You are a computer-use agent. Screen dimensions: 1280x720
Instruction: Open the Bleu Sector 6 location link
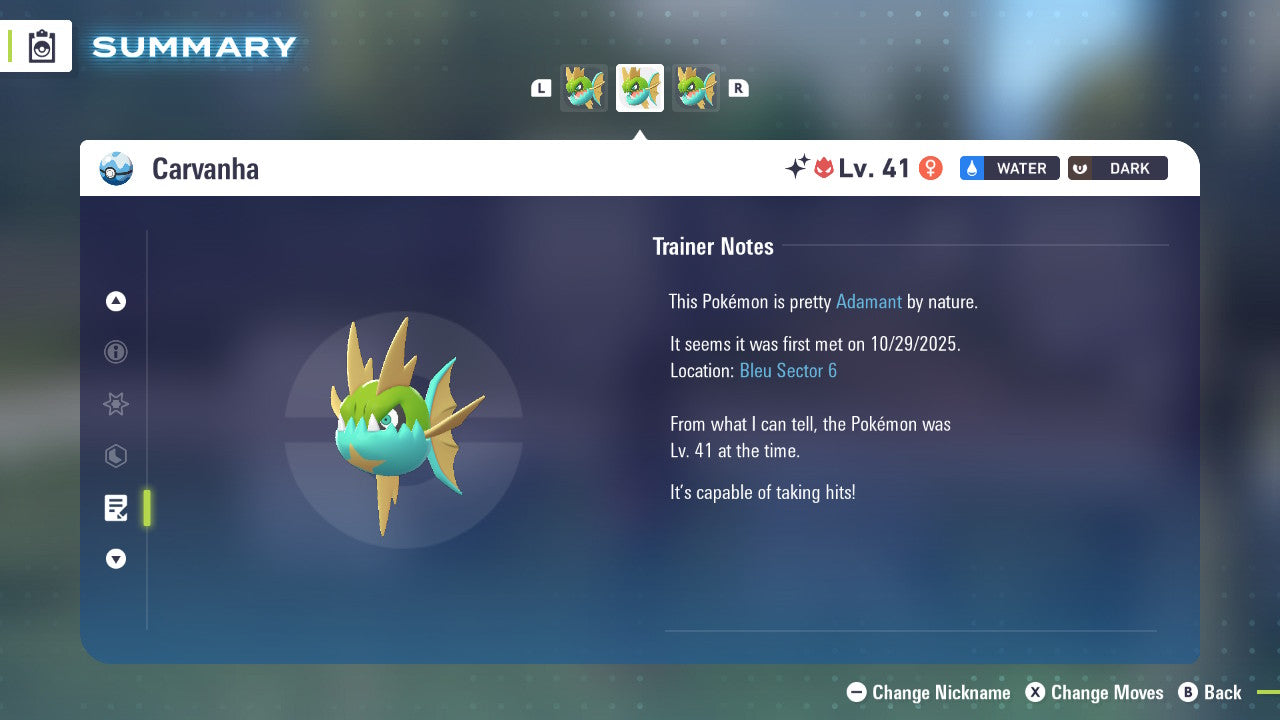788,370
